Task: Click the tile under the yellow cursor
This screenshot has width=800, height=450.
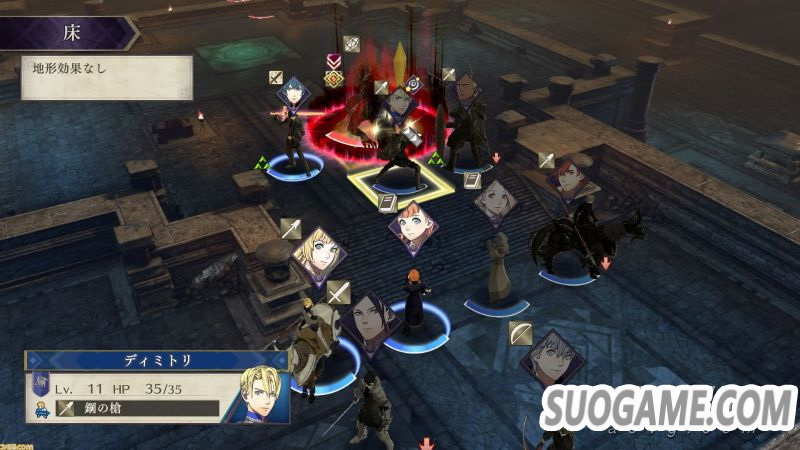Action: click(x=400, y=181)
